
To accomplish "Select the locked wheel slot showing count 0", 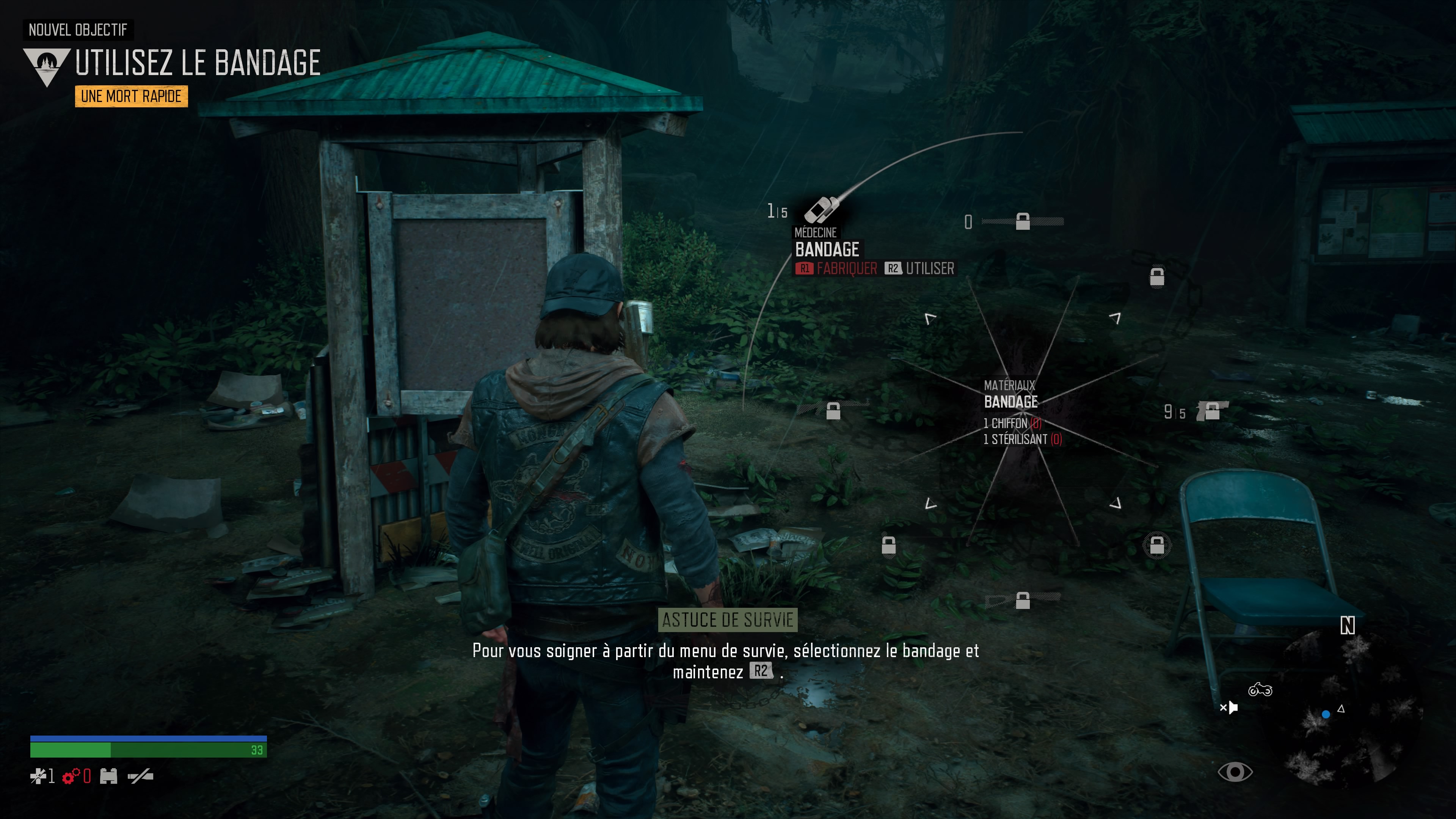I will tap(1023, 221).
